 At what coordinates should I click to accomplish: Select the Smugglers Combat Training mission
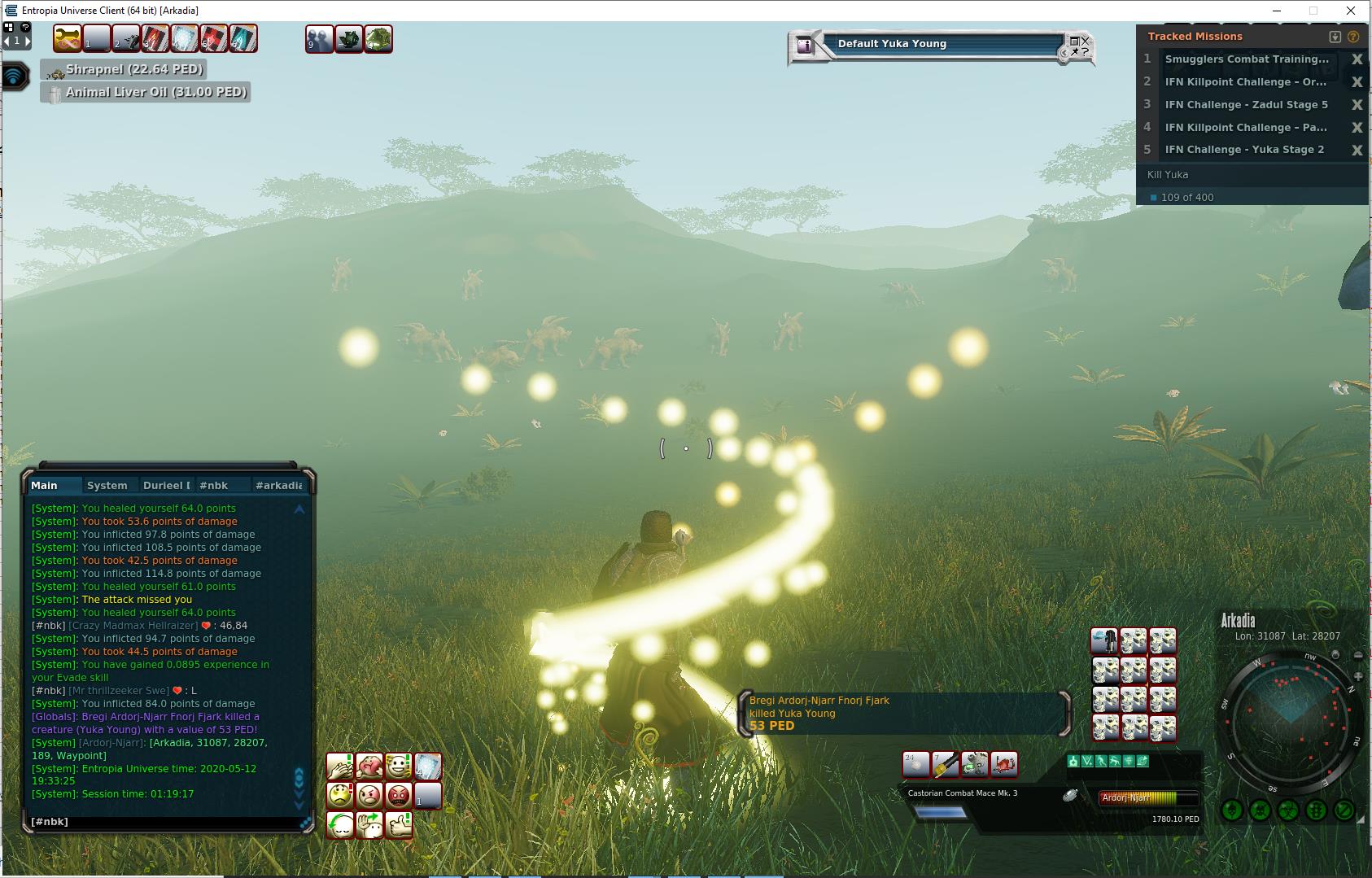[x=1246, y=59]
